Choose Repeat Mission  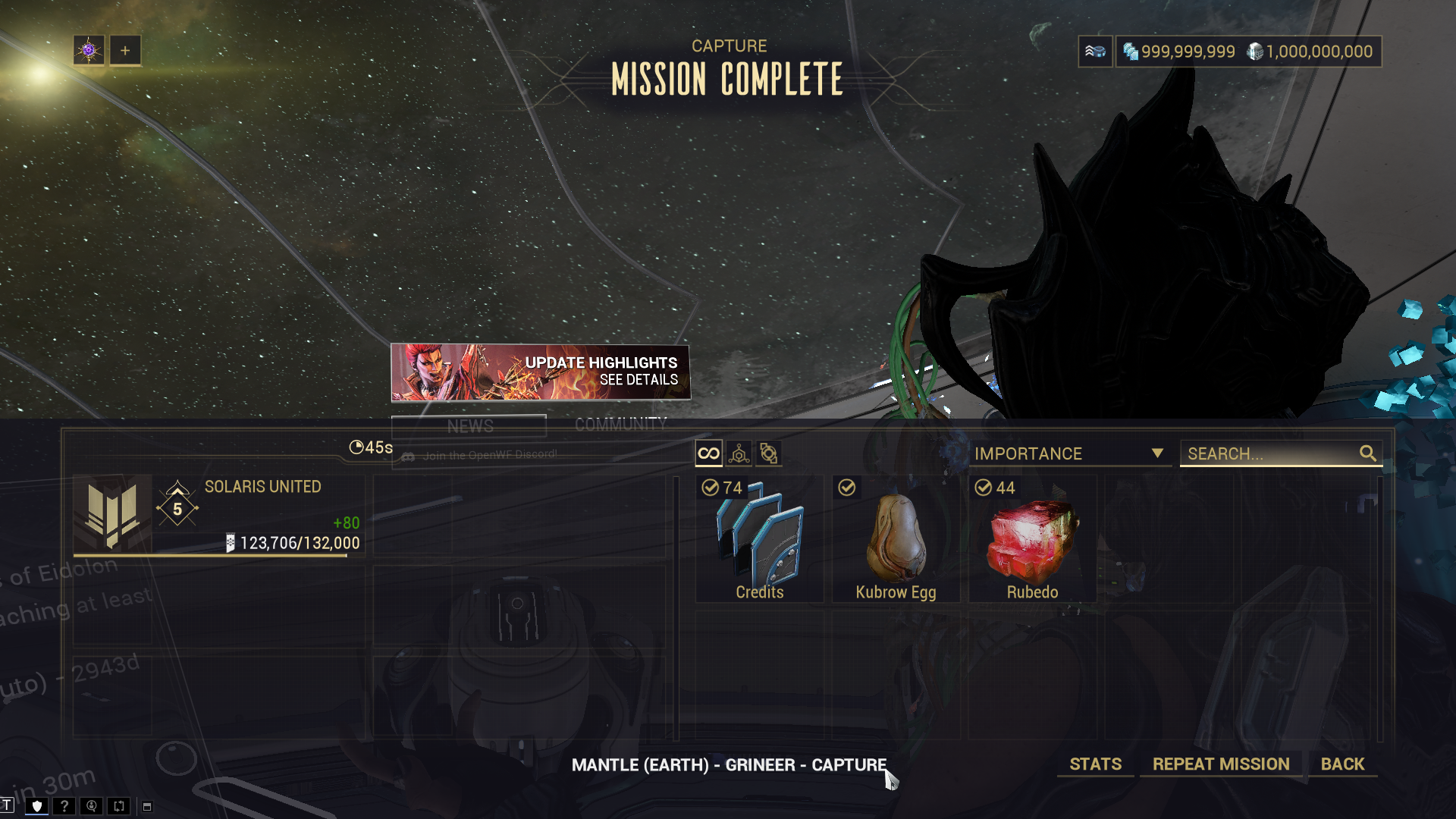1221,764
